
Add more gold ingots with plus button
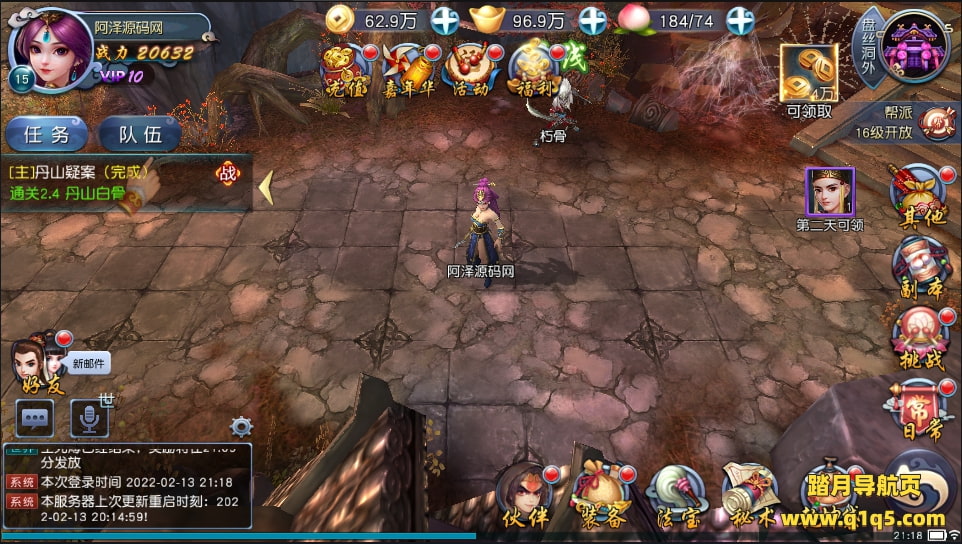(x=593, y=20)
